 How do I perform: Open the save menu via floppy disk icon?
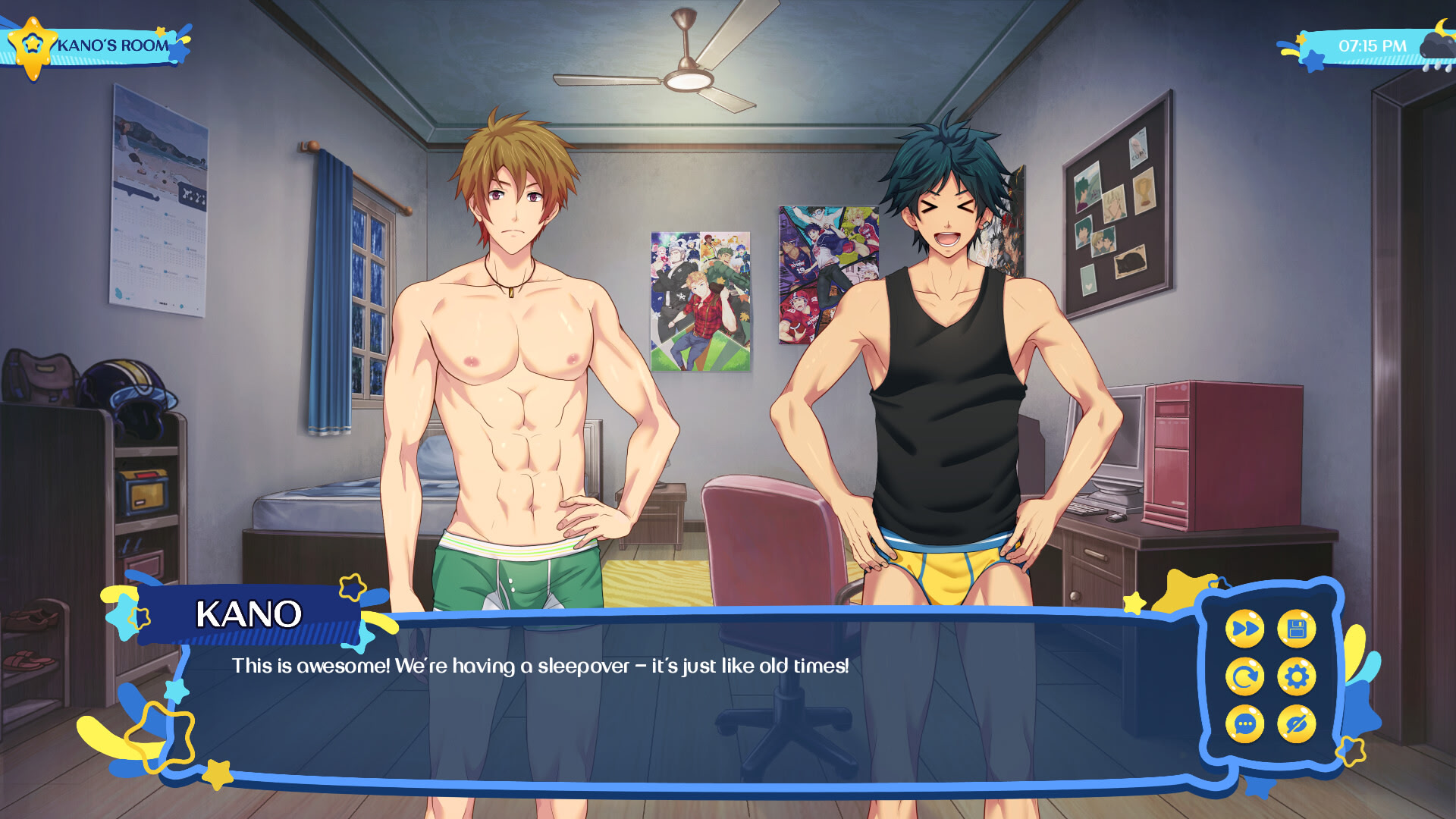click(x=1298, y=629)
